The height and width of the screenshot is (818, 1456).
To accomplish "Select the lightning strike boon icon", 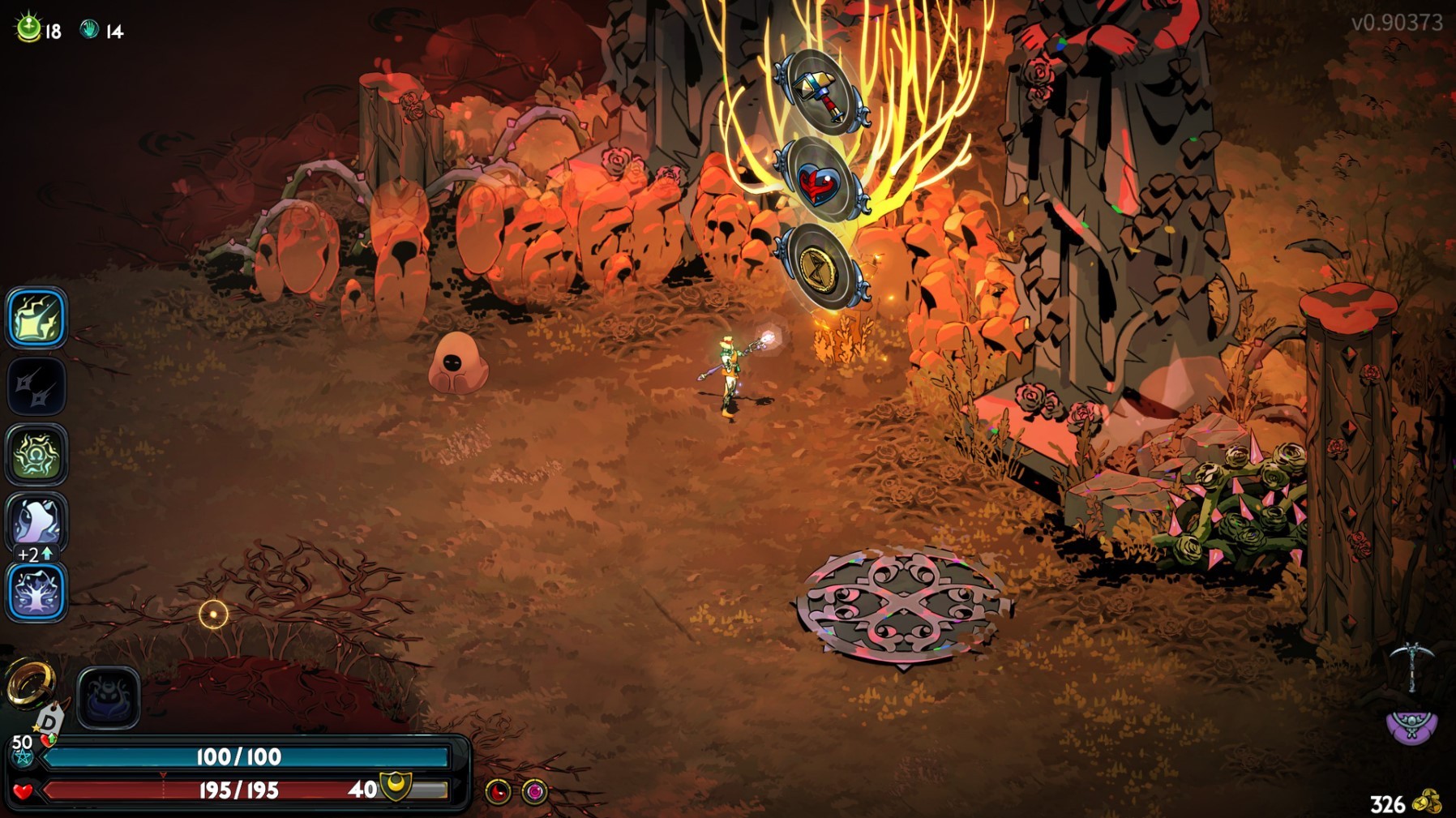I will [x=36, y=318].
